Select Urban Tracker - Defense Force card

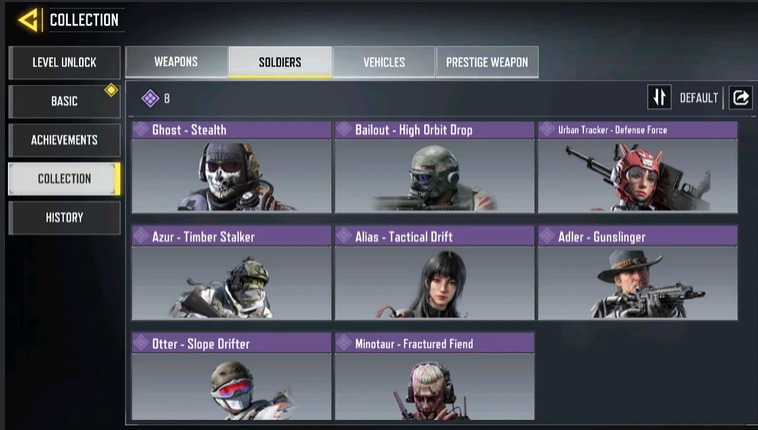[x=637, y=167]
